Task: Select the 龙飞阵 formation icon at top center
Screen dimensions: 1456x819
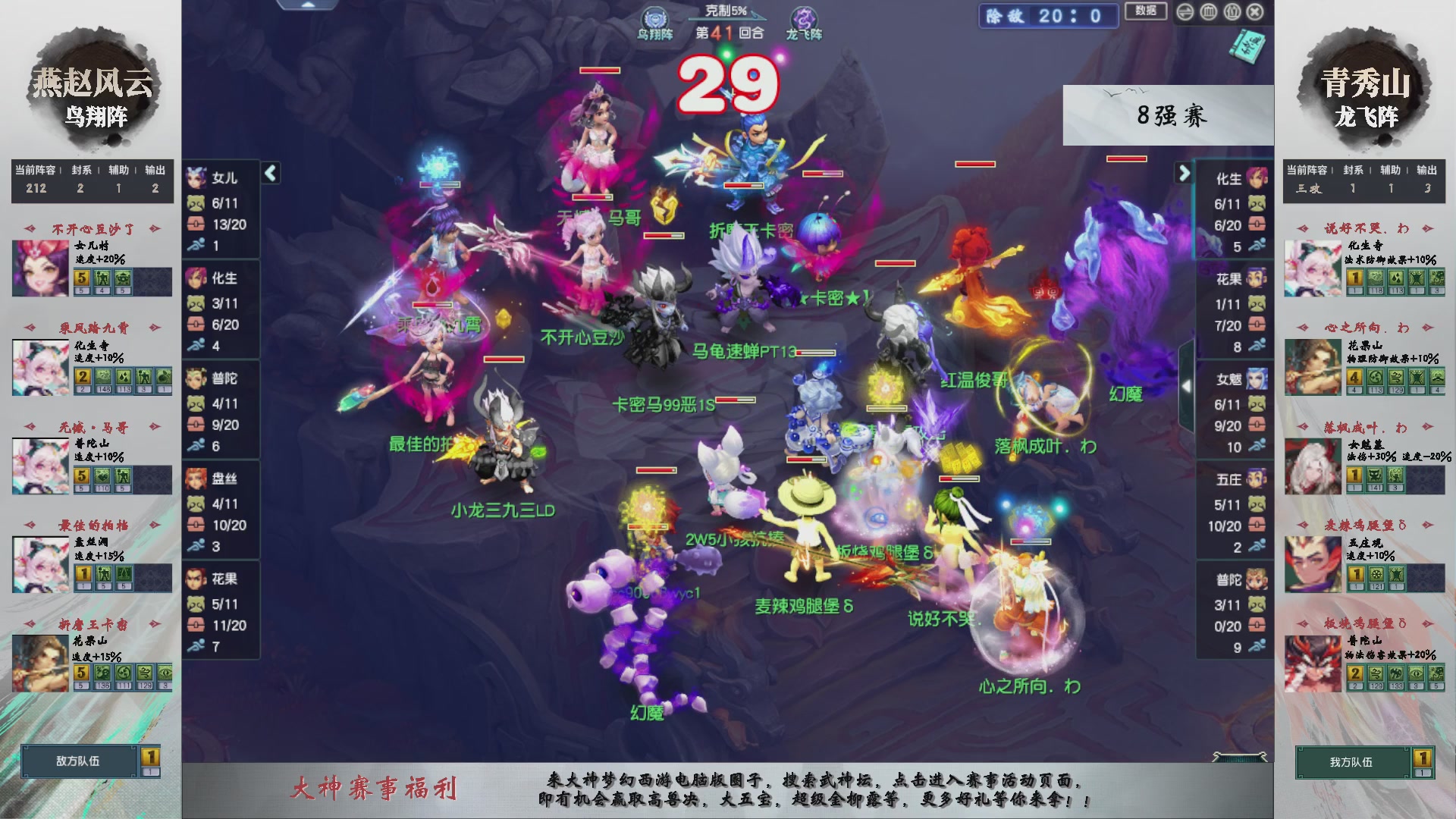Action: pos(802,17)
